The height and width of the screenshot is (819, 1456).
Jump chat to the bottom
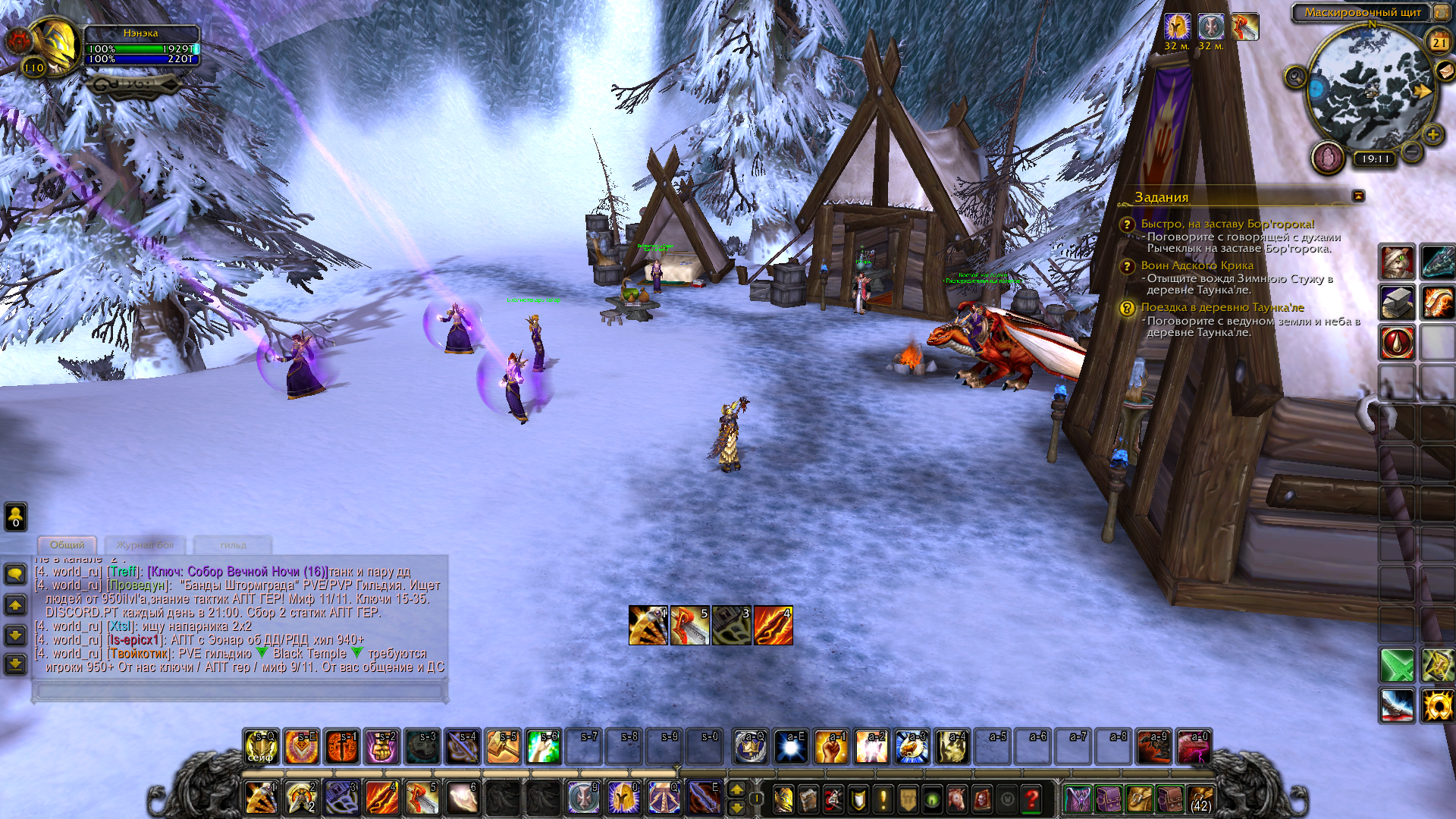point(15,664)
